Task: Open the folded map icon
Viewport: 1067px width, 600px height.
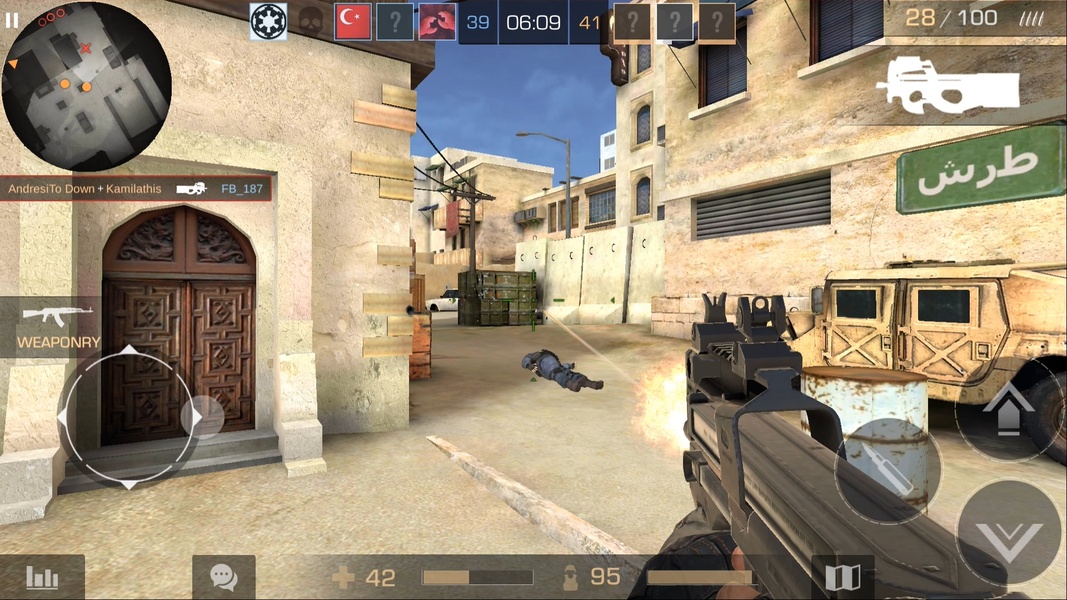Action: click(843, 577)
